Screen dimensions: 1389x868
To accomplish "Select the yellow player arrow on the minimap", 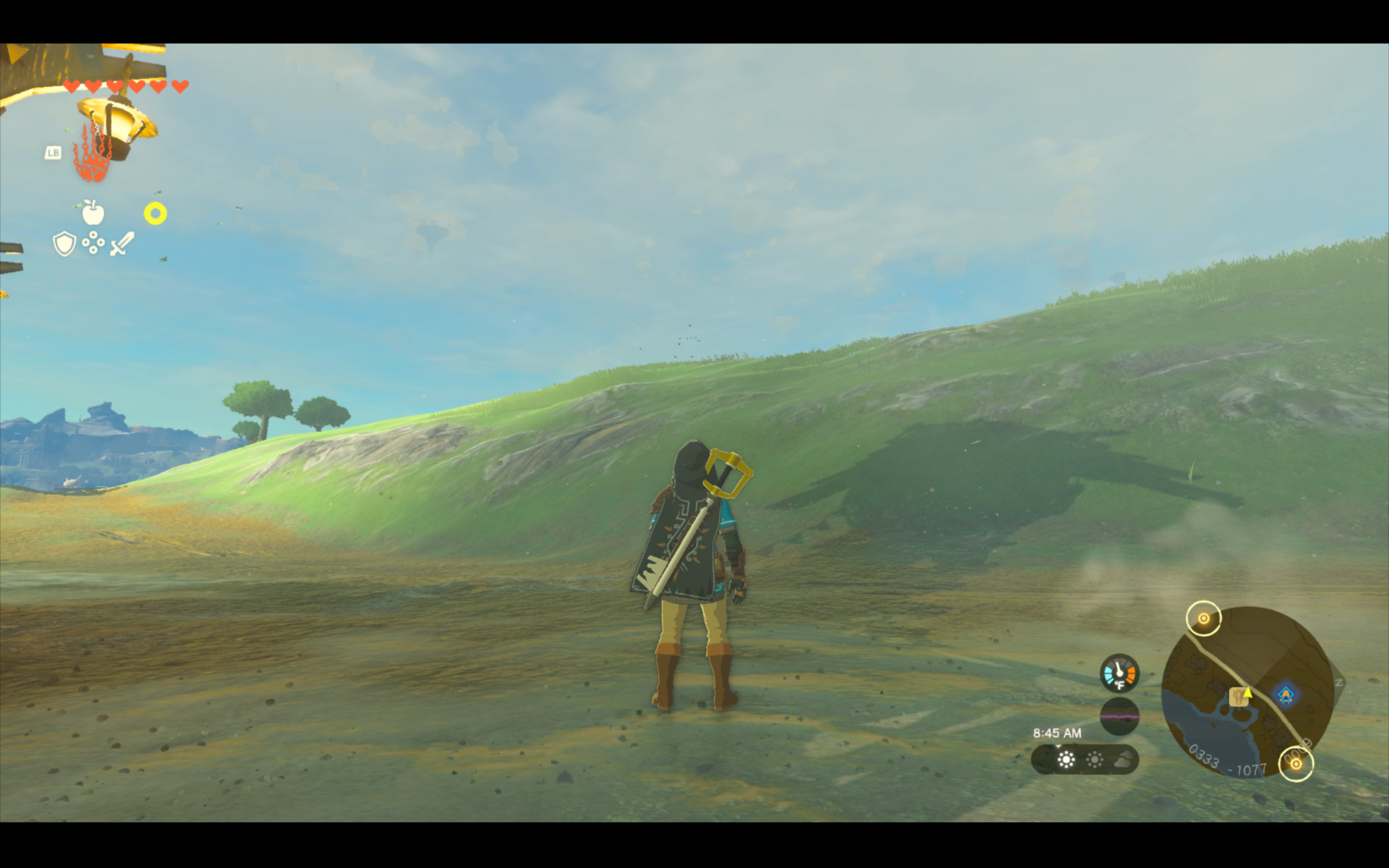I will tap(1248, 693).
